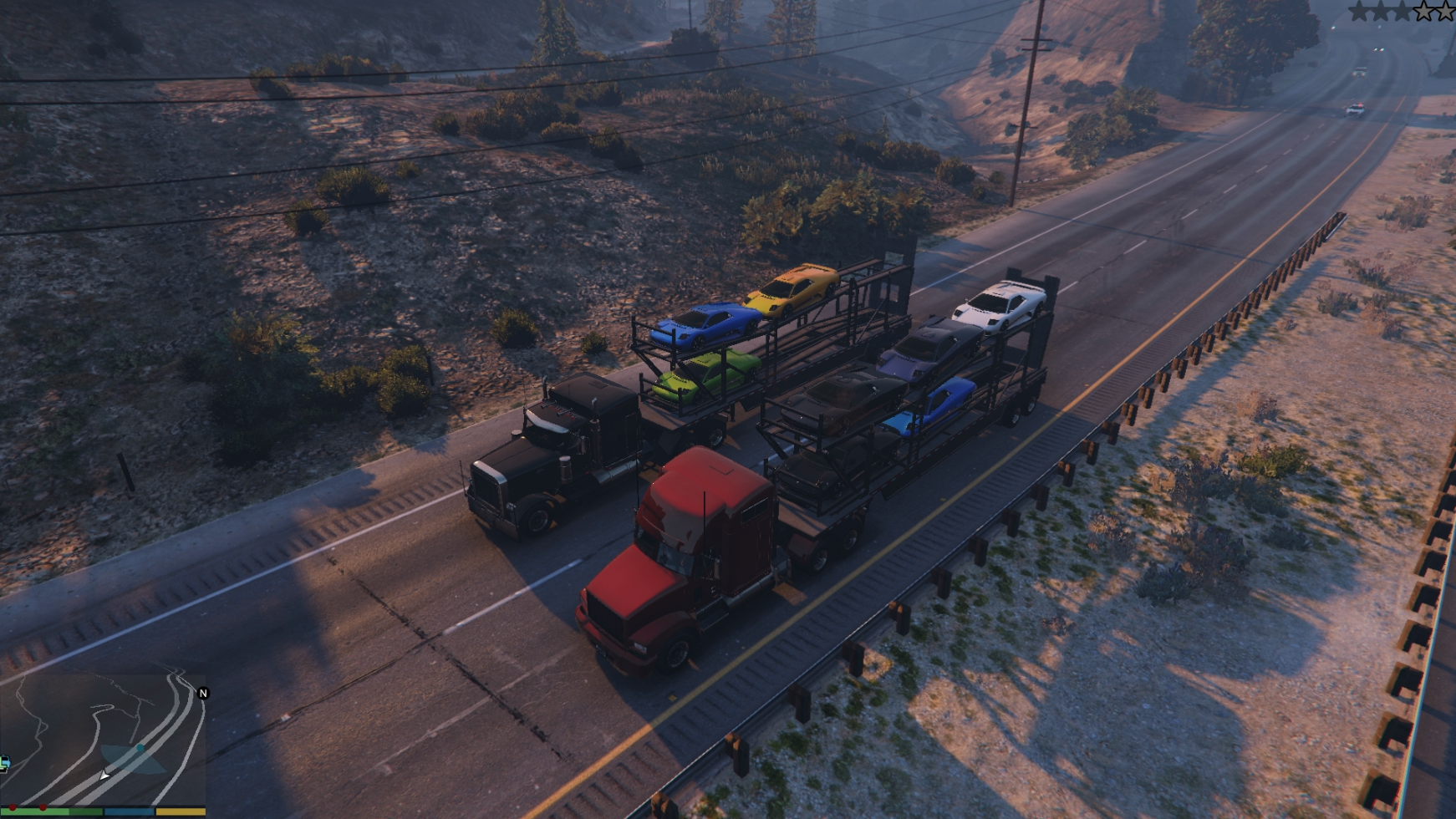Select the teal police blip on minimap
1456x819 pixels.
pos(140,749)
